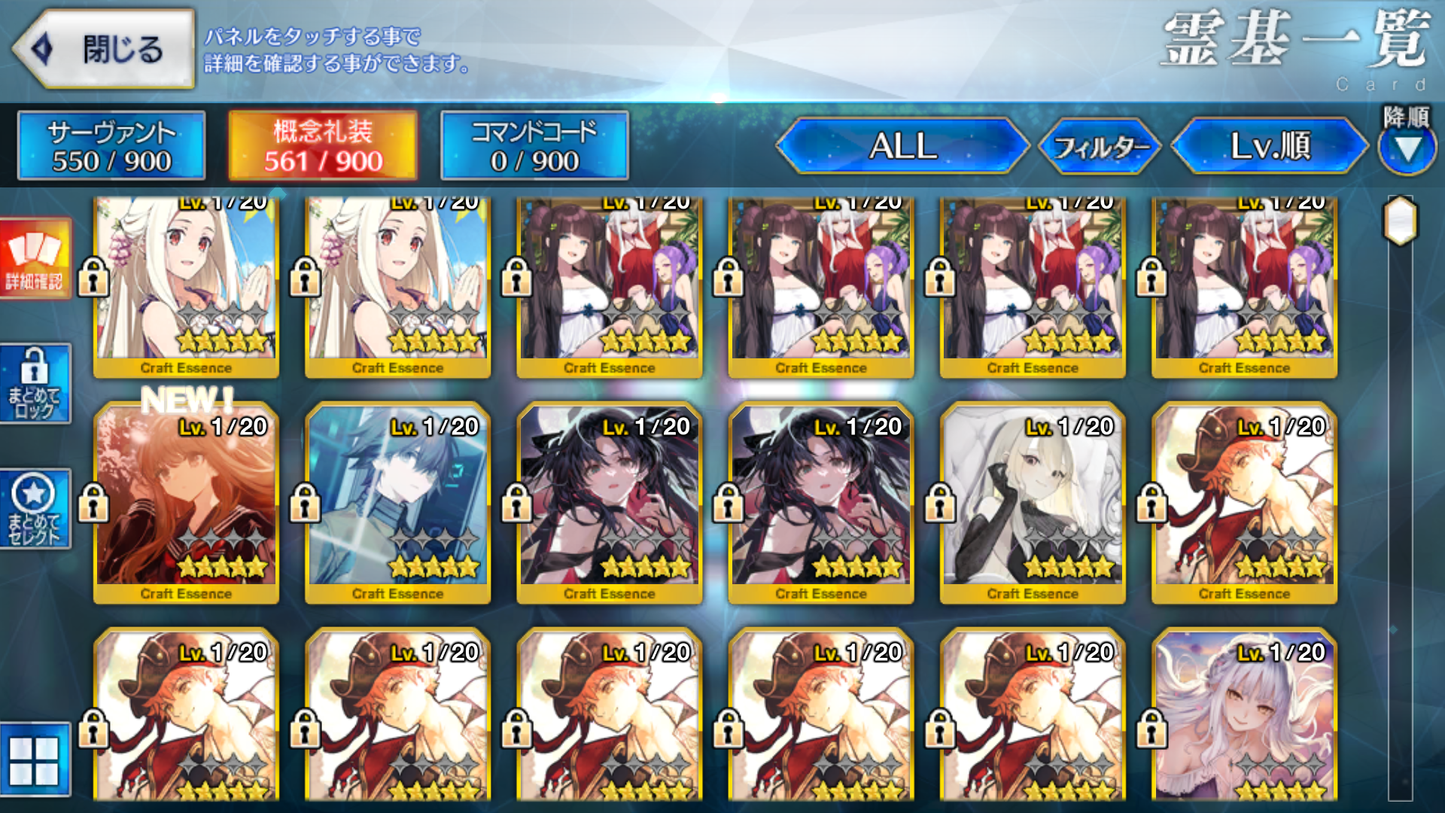
Task: Open the ALL filter dropdown
Action: pos(900,146)
